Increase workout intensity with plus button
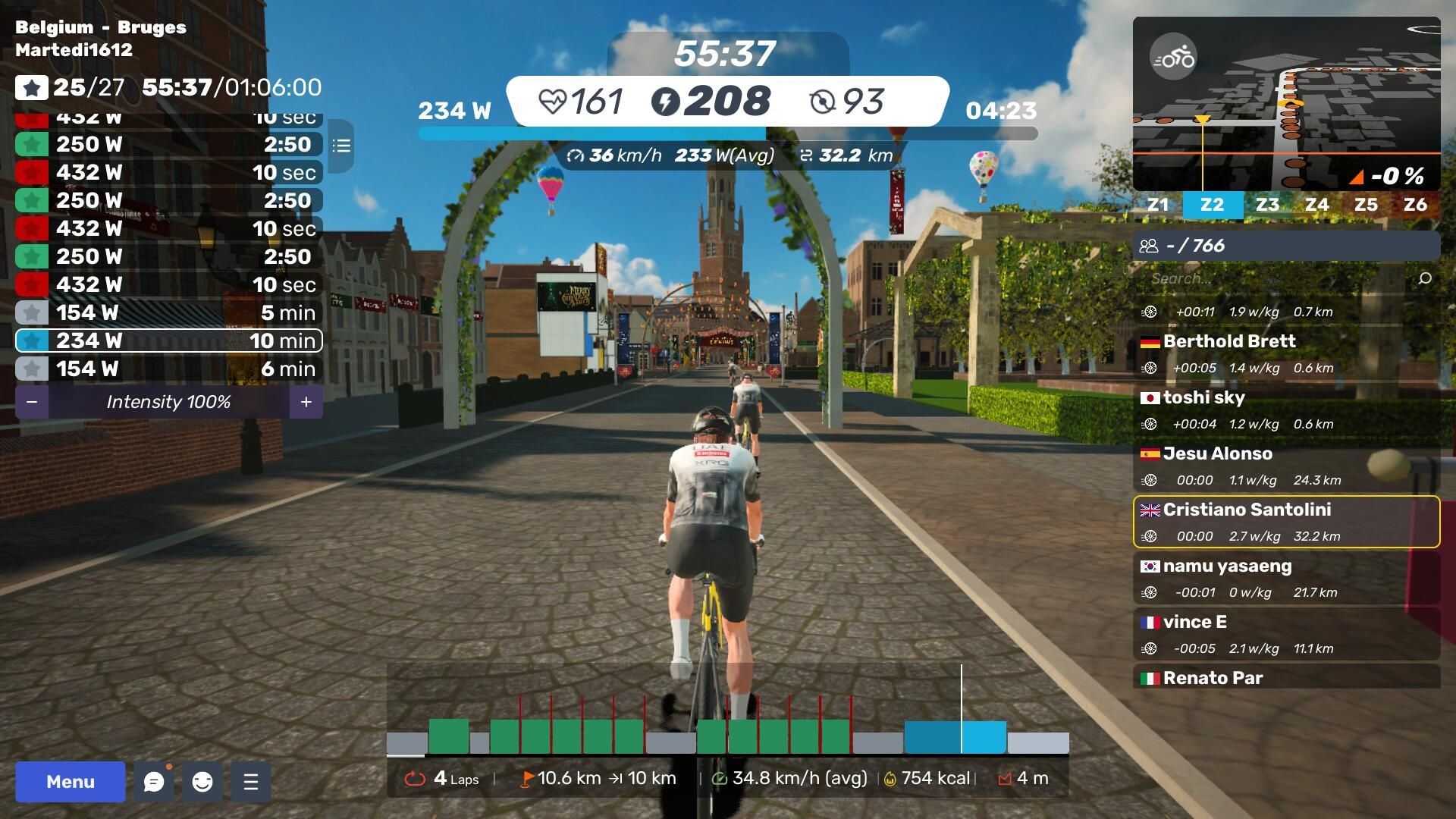1456x819 pixels. [306, 402]
